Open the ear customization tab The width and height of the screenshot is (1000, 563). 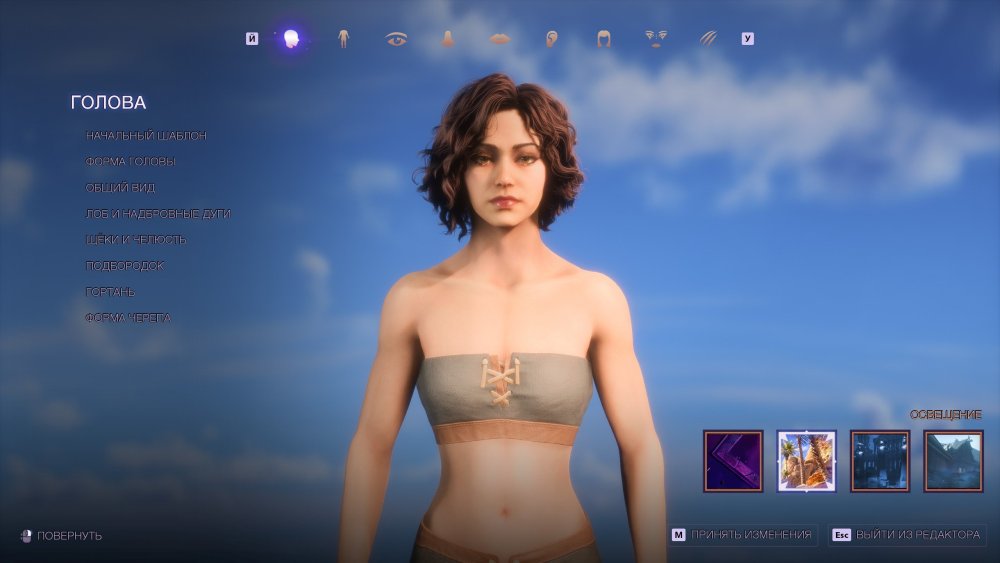(551, 39)
